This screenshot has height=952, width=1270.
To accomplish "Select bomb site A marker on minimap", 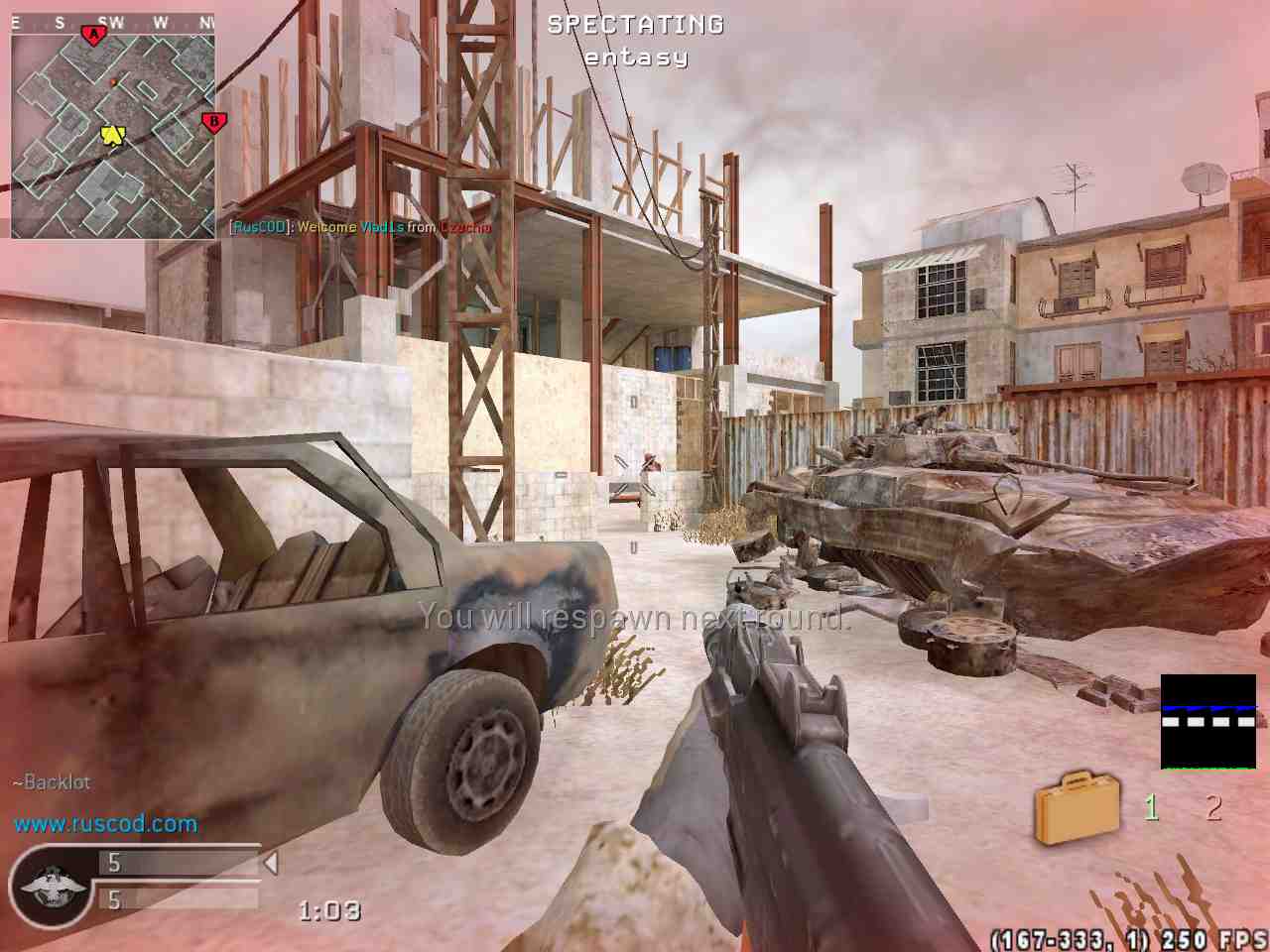I will pyautogui.click(x=94, y=37).
